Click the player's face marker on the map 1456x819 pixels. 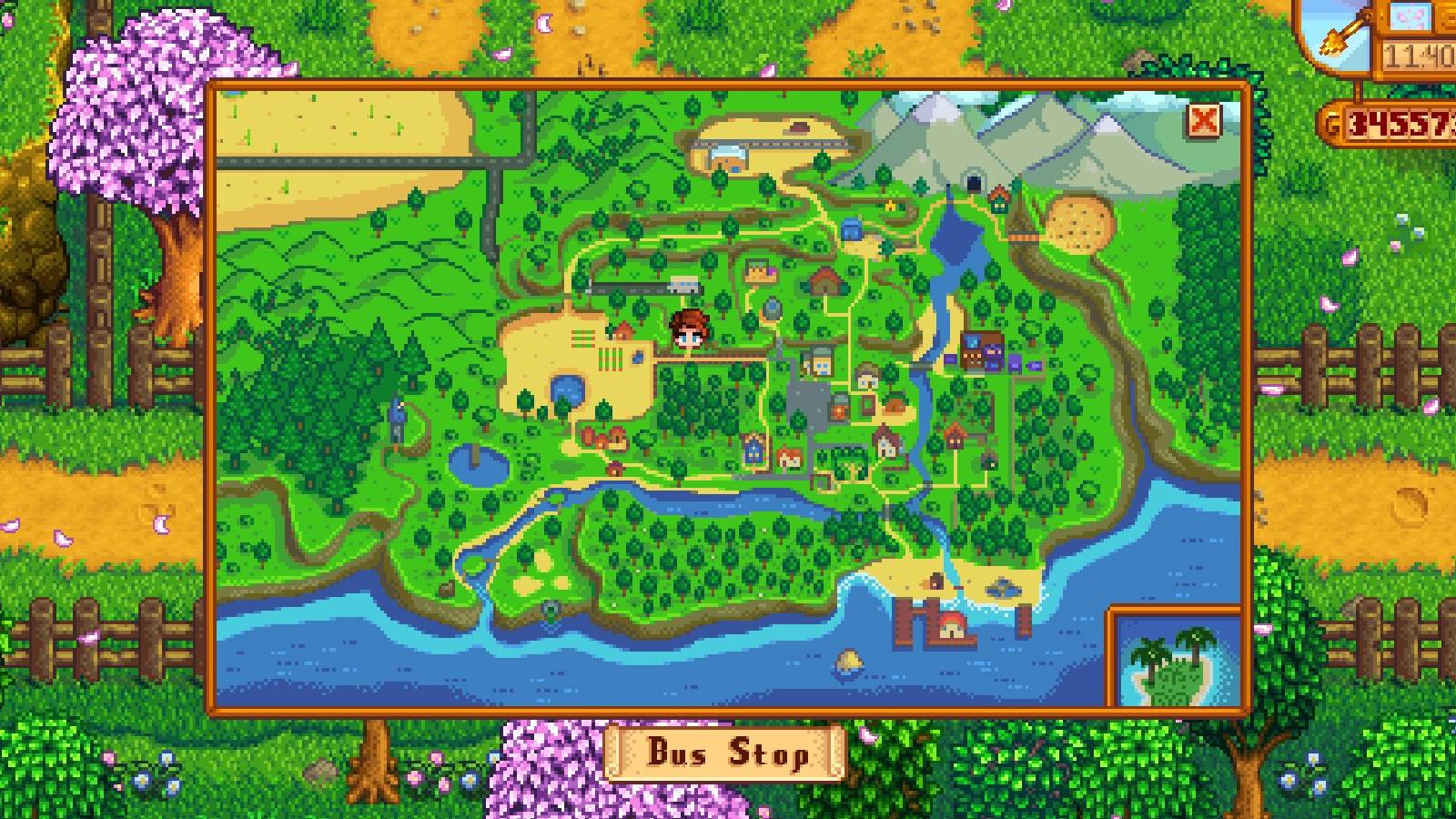tap(689, 334)
